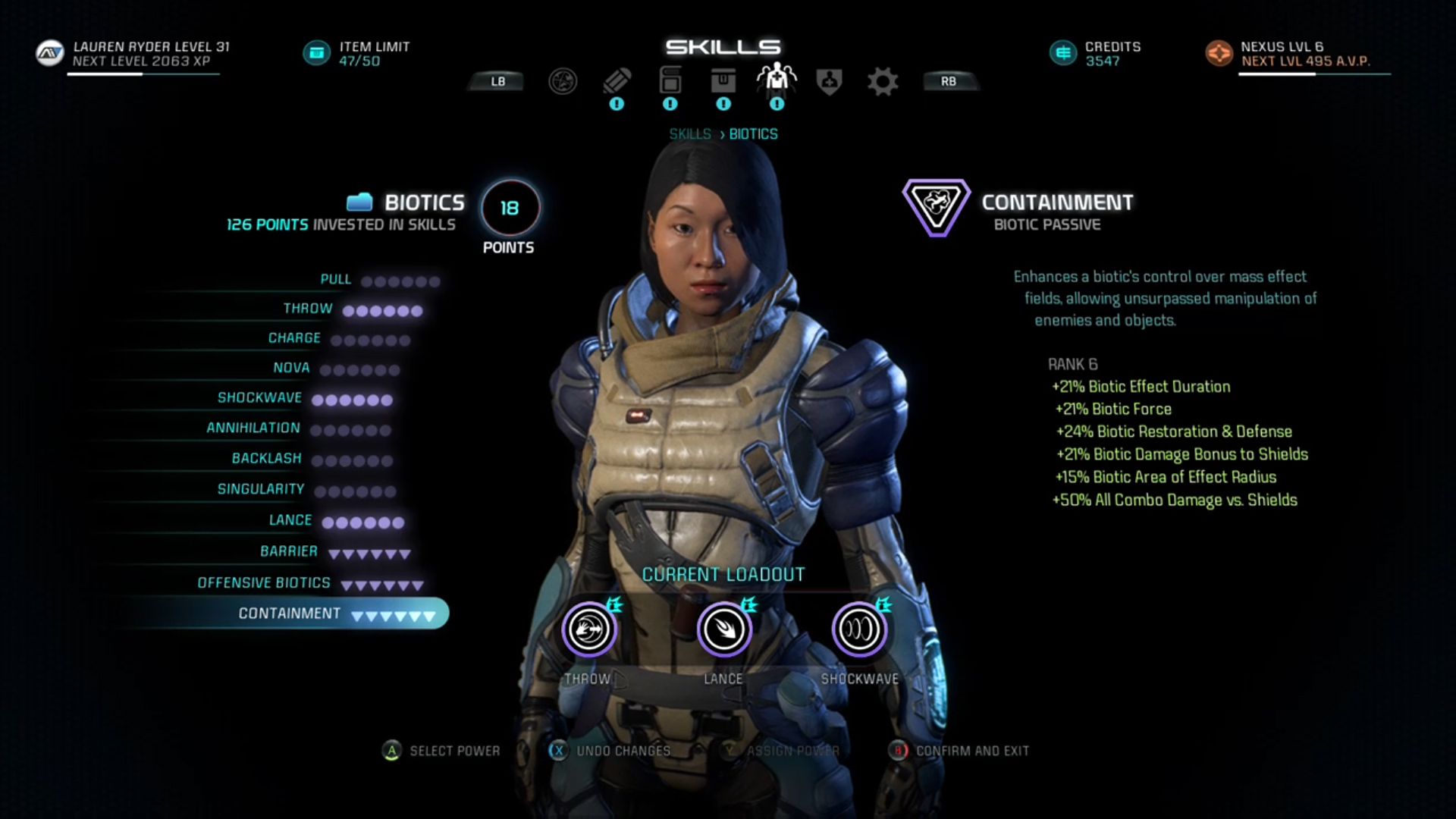The height and width of the screenshot is (819, 1456).
Task: Open the skills character figure tab
Action: (777, 80)
